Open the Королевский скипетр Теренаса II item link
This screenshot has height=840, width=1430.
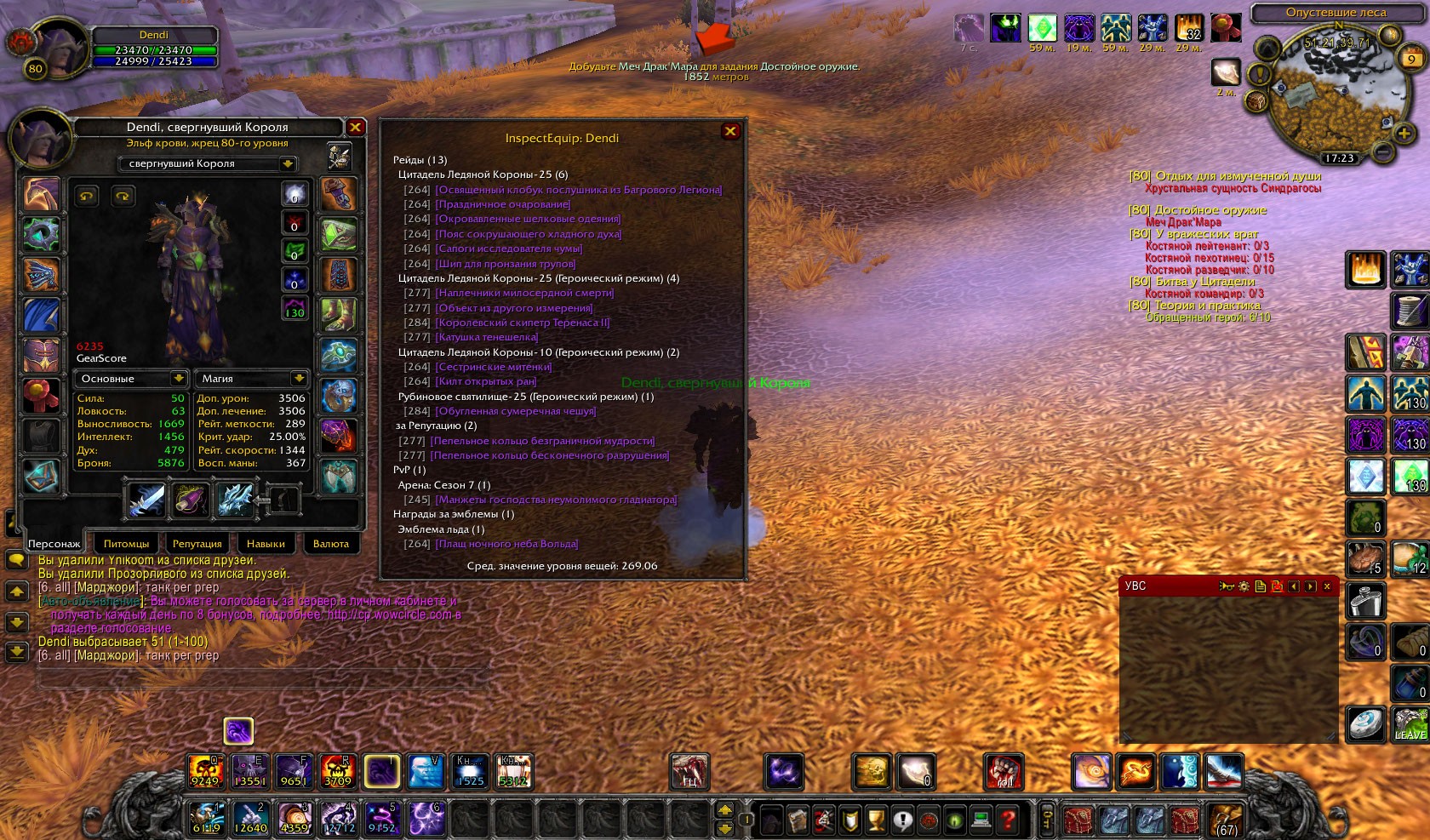point(522,323)
